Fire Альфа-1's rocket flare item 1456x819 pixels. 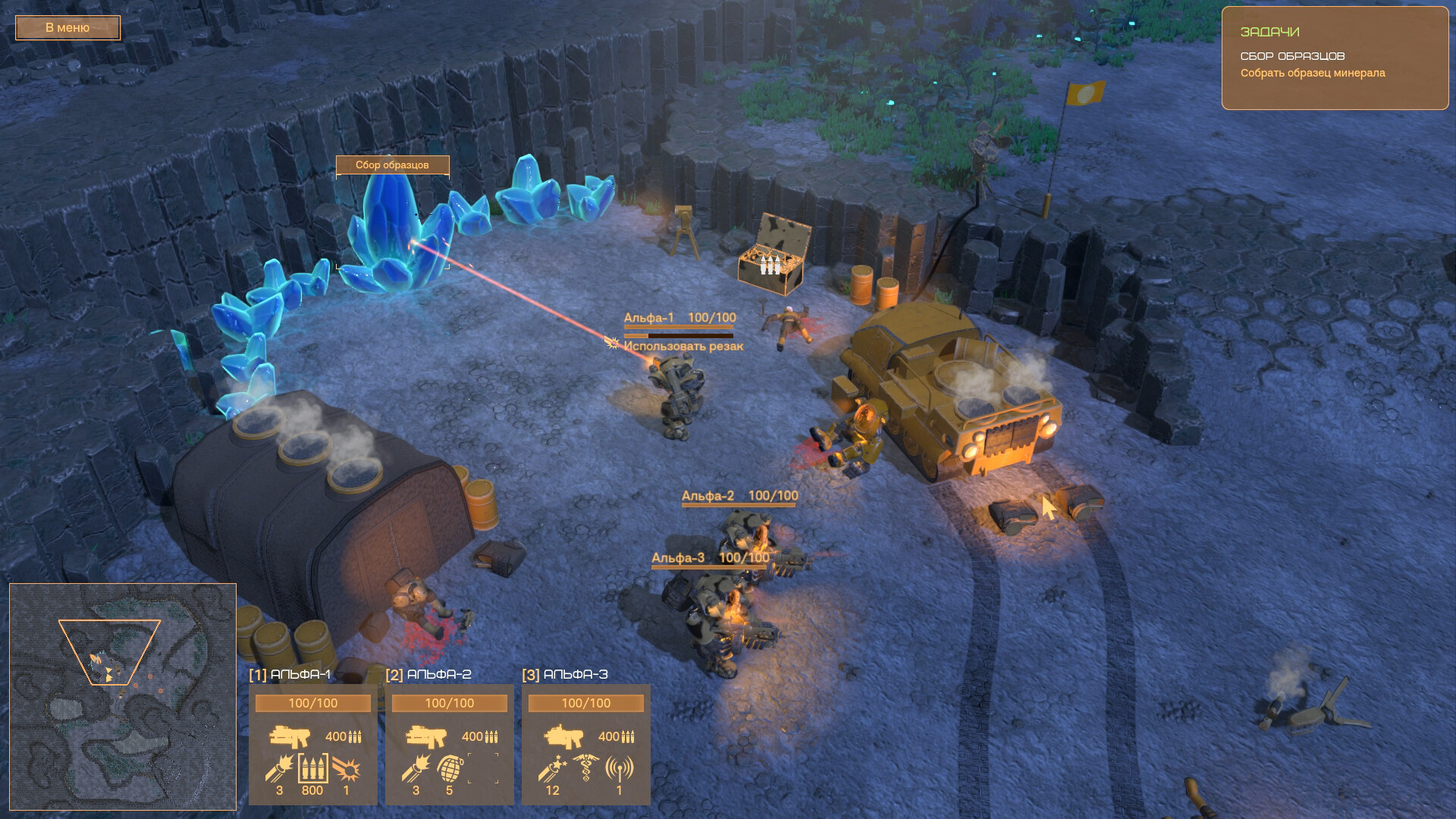coord(278,770)
